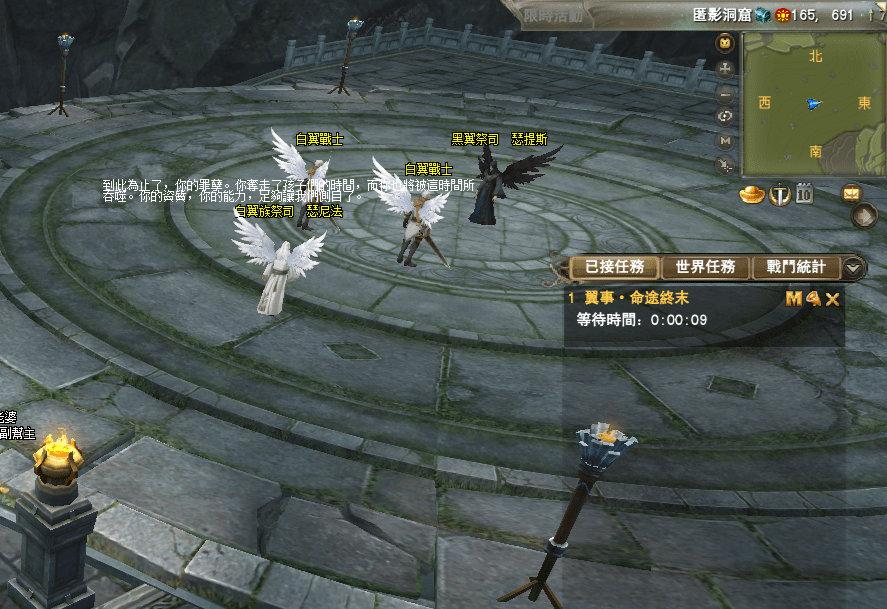Show the 戰鬥統計 combat statistics tab
The width and height of the screenshot is (887, 609).
click(x=795, y=267)
